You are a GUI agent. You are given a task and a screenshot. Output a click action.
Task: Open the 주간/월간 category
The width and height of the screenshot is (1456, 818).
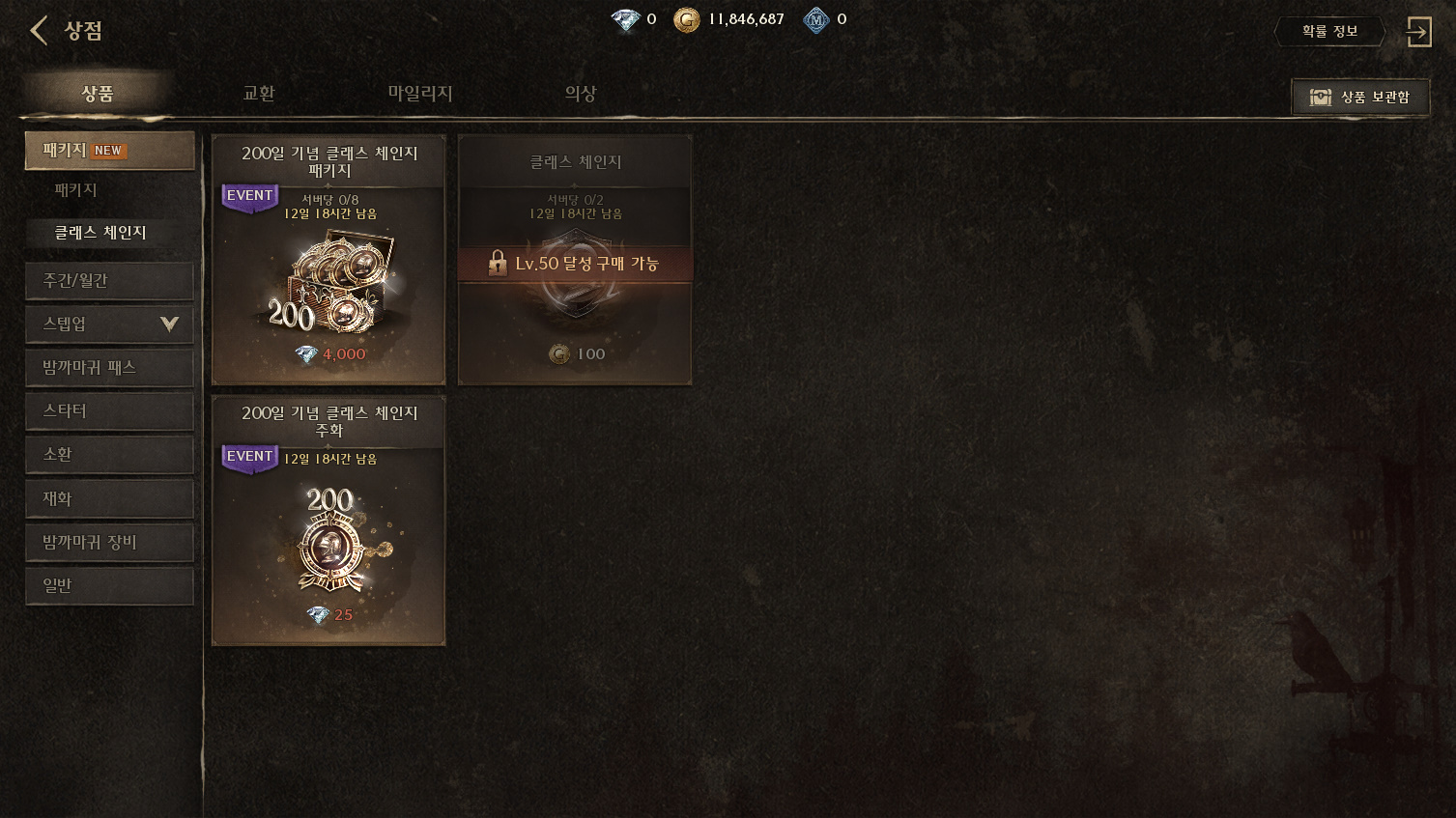click(x=109, y=281)
